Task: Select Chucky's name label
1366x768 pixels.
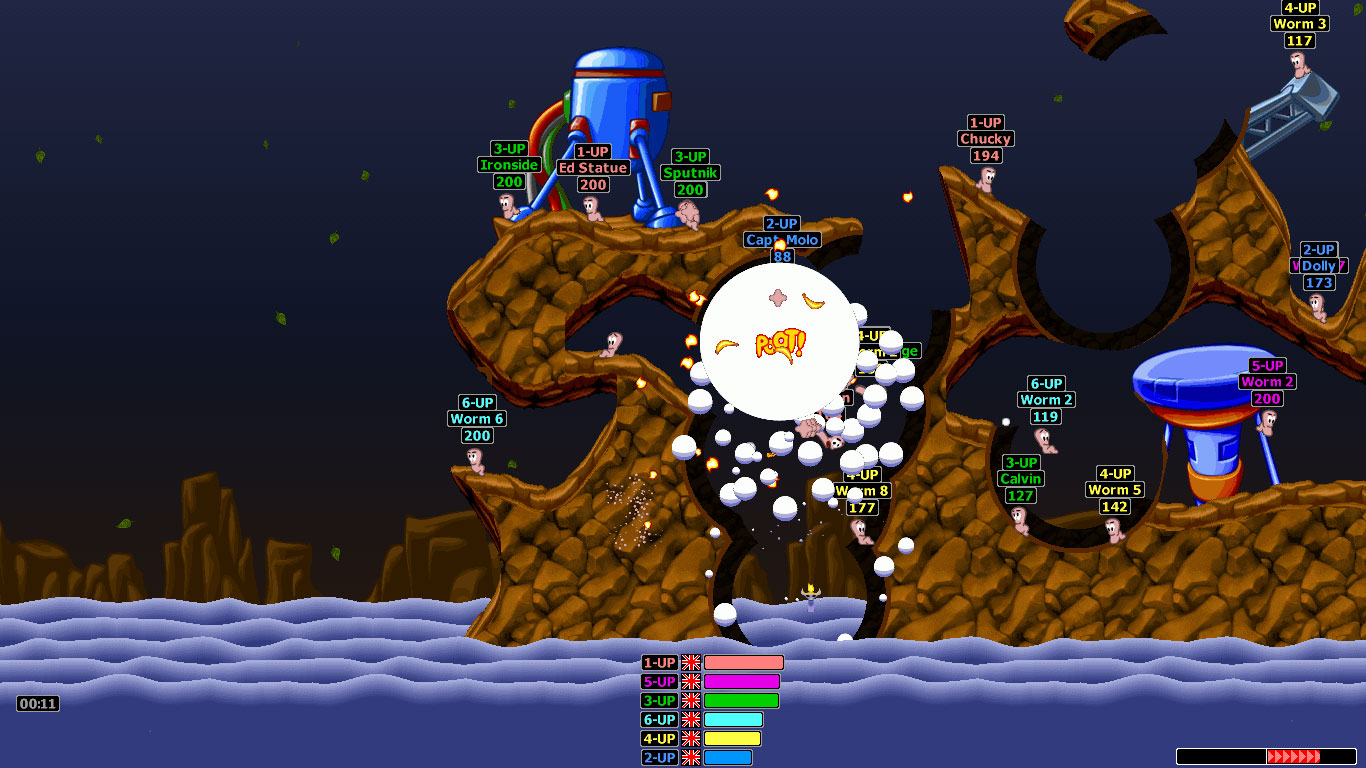Action: pyautogui.click(x=986, y=139)
